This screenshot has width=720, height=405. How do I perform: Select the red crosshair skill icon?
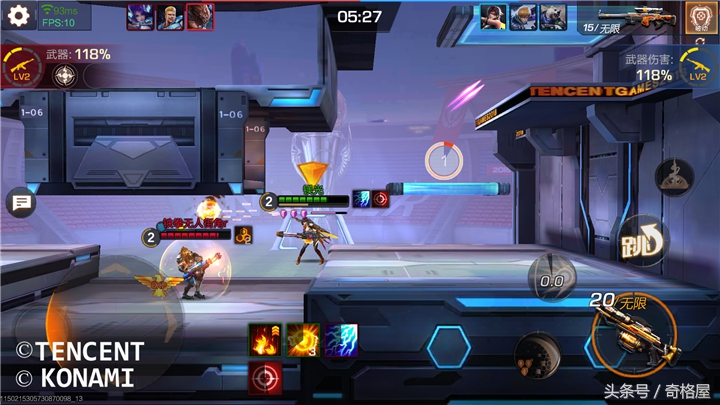(x=264, y=379)
